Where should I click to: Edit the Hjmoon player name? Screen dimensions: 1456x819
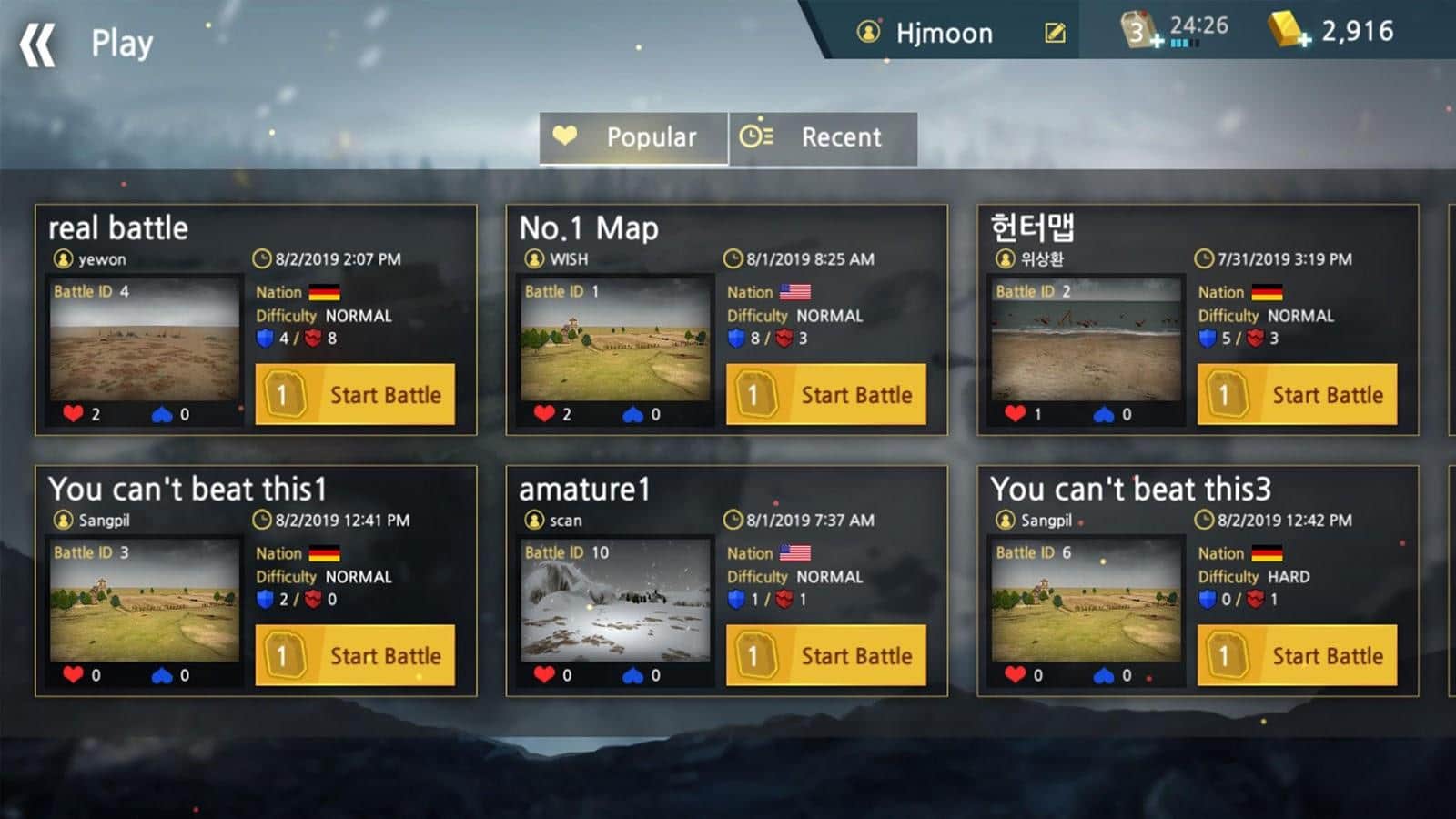pyautogui.click(x=1055, y=34)
